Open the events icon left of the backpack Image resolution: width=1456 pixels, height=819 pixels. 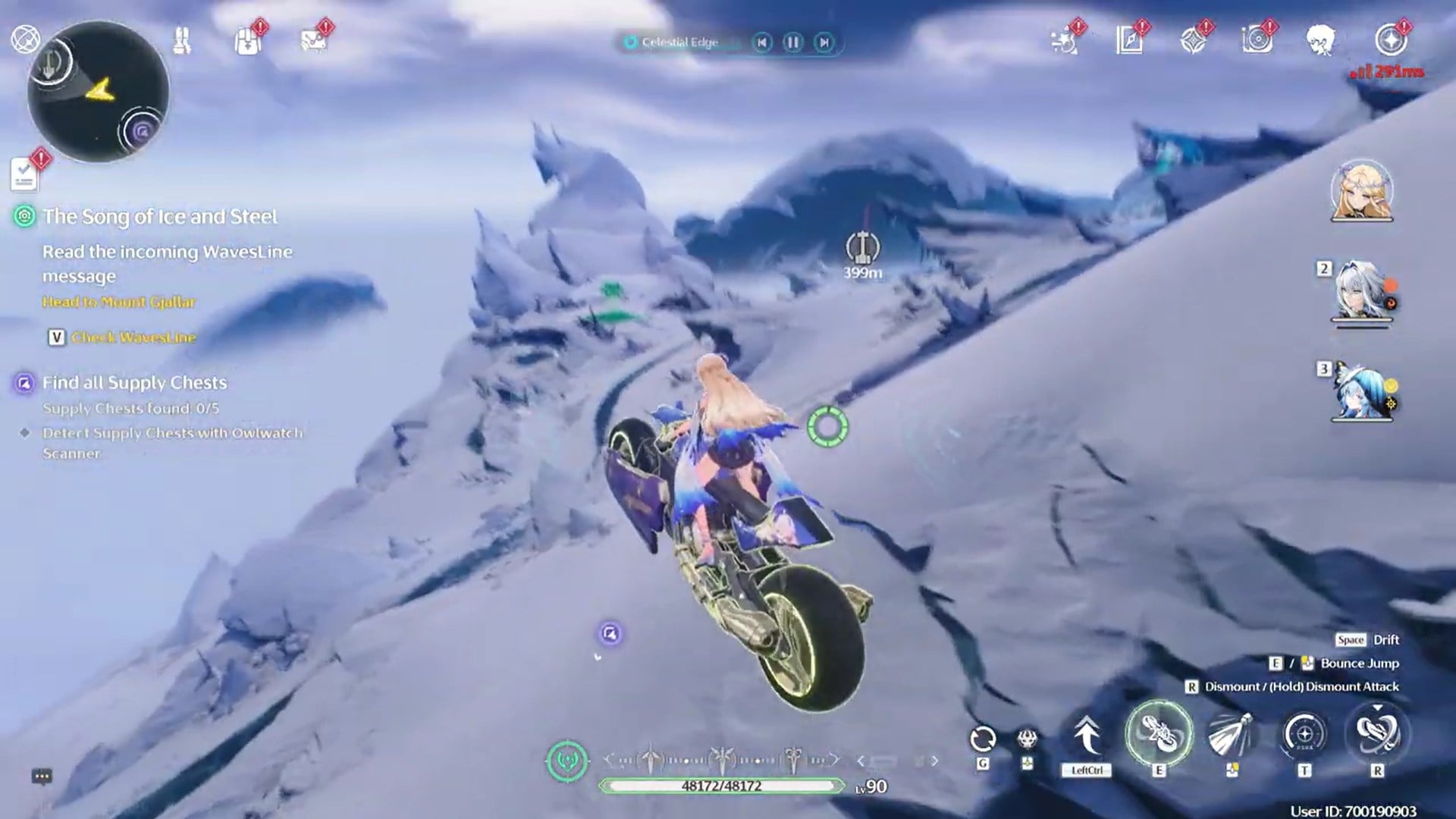pos(180,42)
